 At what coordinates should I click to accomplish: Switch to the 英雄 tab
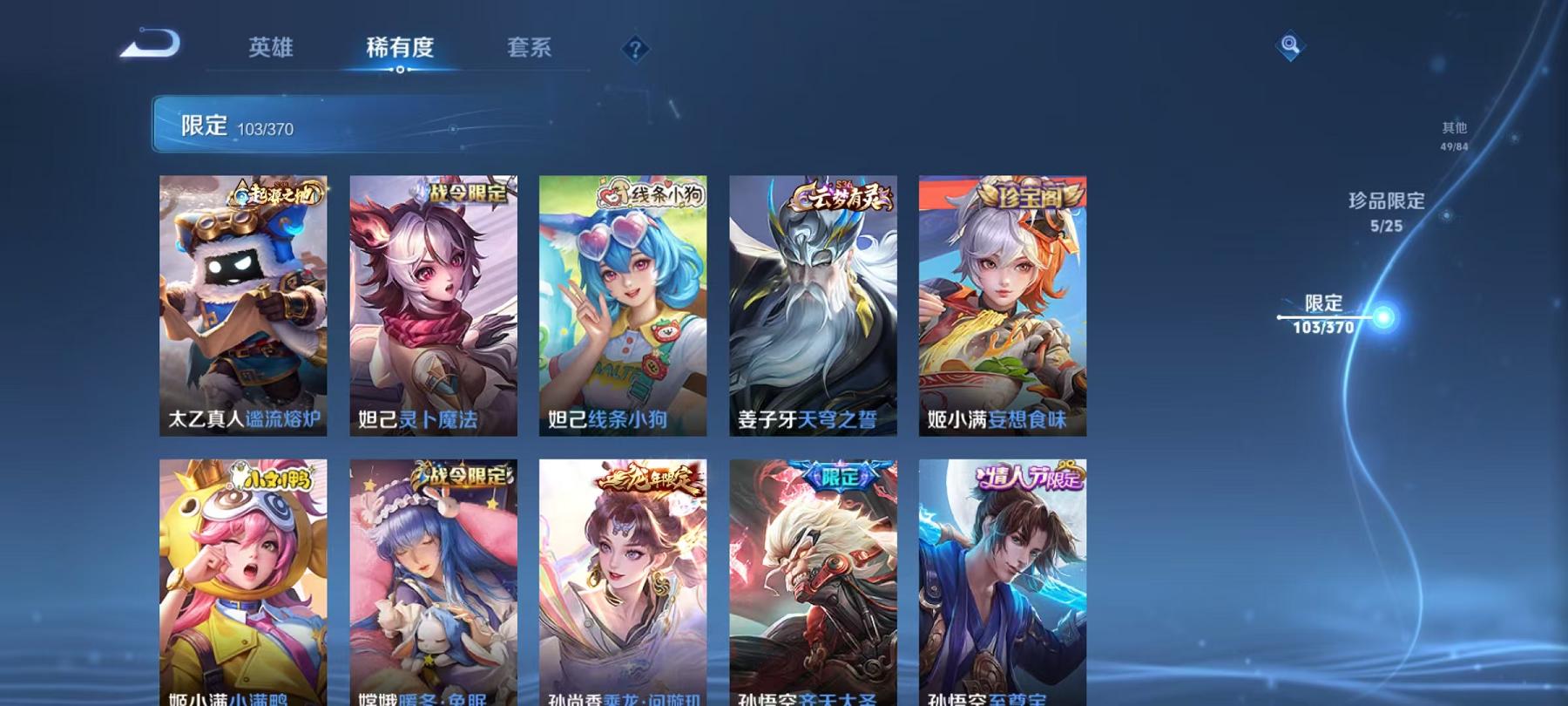tap(270, 50)
